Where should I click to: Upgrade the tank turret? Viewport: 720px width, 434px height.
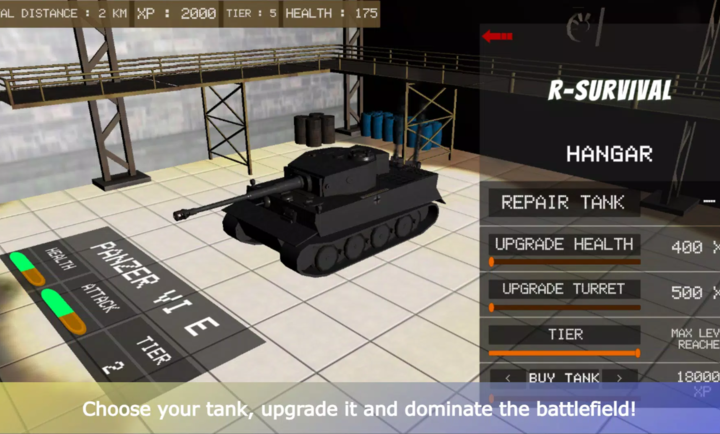565,289
